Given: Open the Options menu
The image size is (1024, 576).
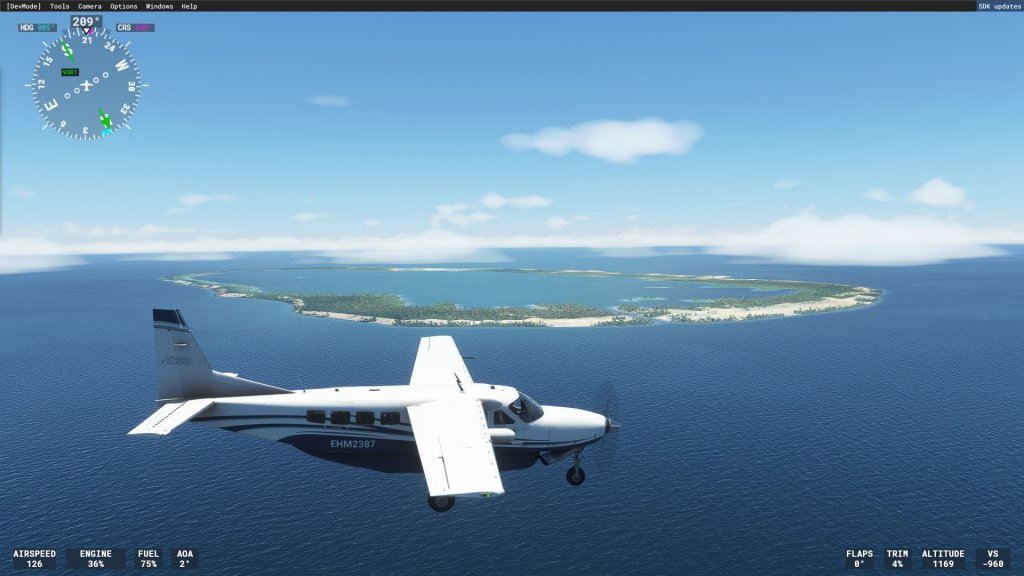Looking at the screenshot, I should pos(124,6).
